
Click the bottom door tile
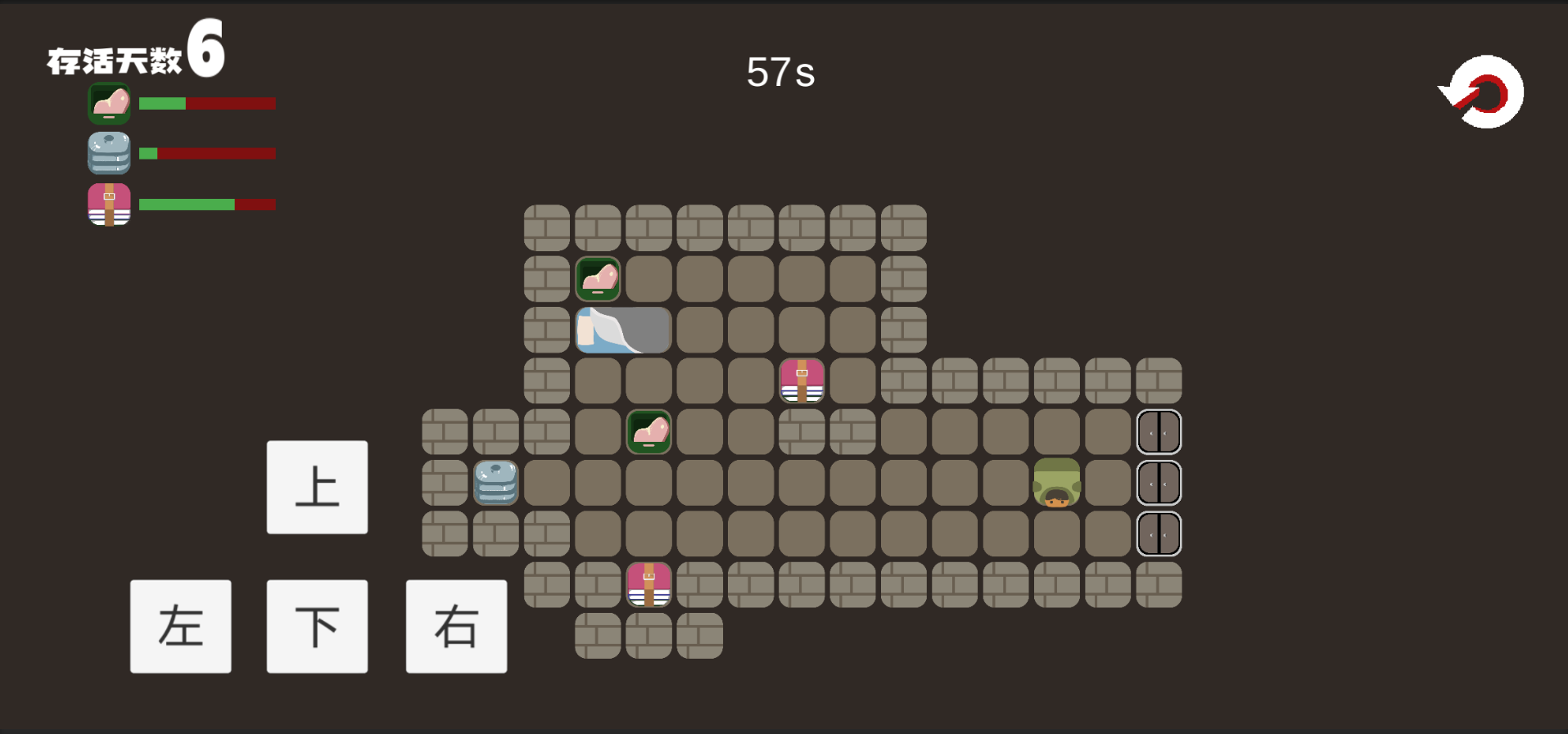click(x=1159, y=534)
